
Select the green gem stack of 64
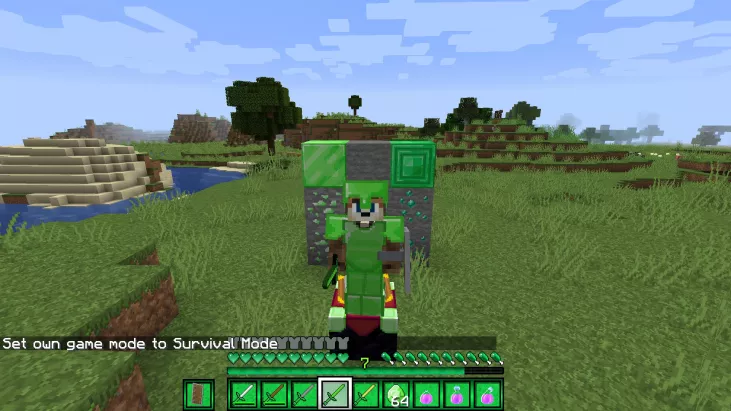(x=395, y=395)
